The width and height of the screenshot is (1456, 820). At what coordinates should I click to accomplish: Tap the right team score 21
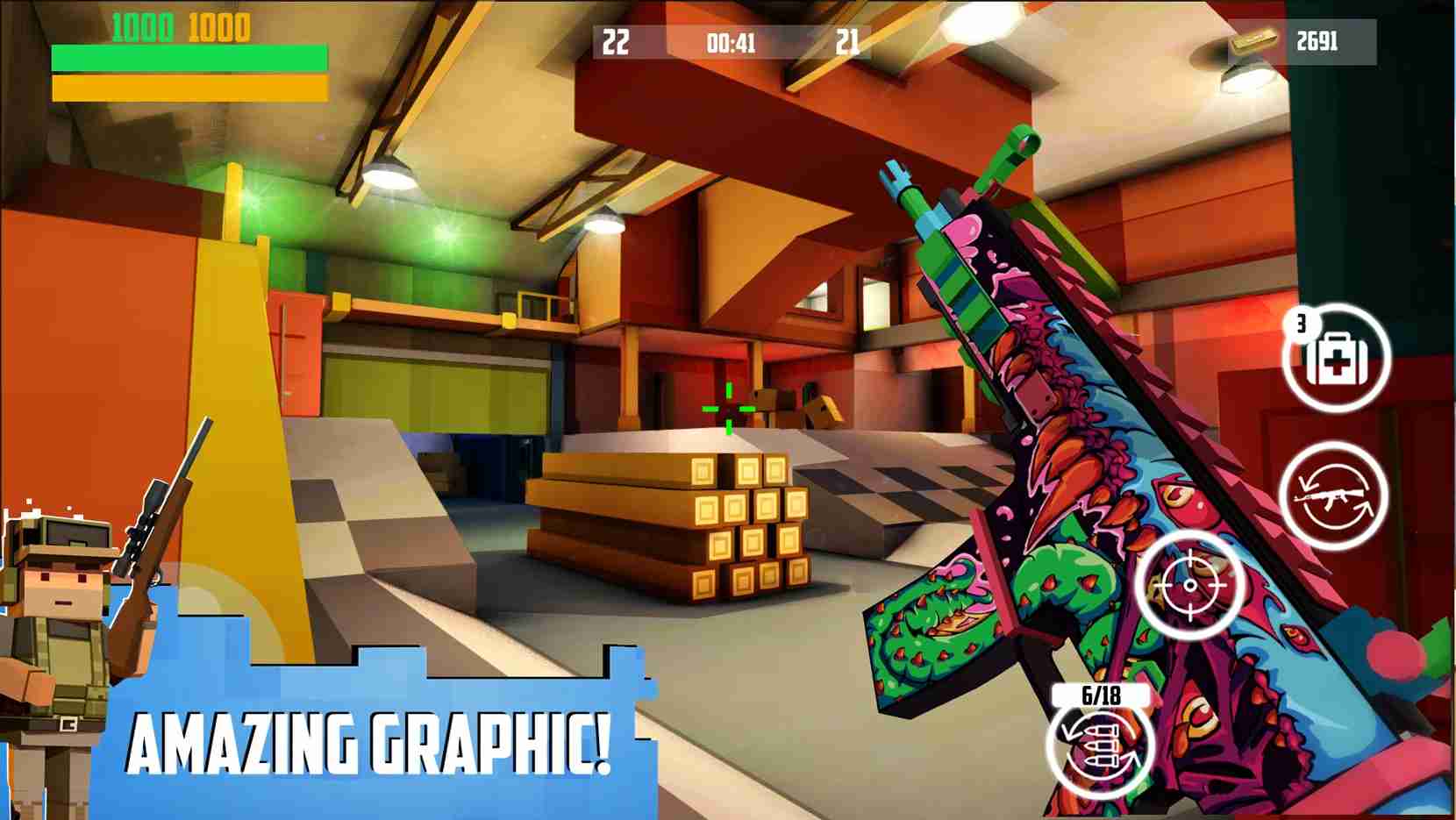[x=848, y=40]
